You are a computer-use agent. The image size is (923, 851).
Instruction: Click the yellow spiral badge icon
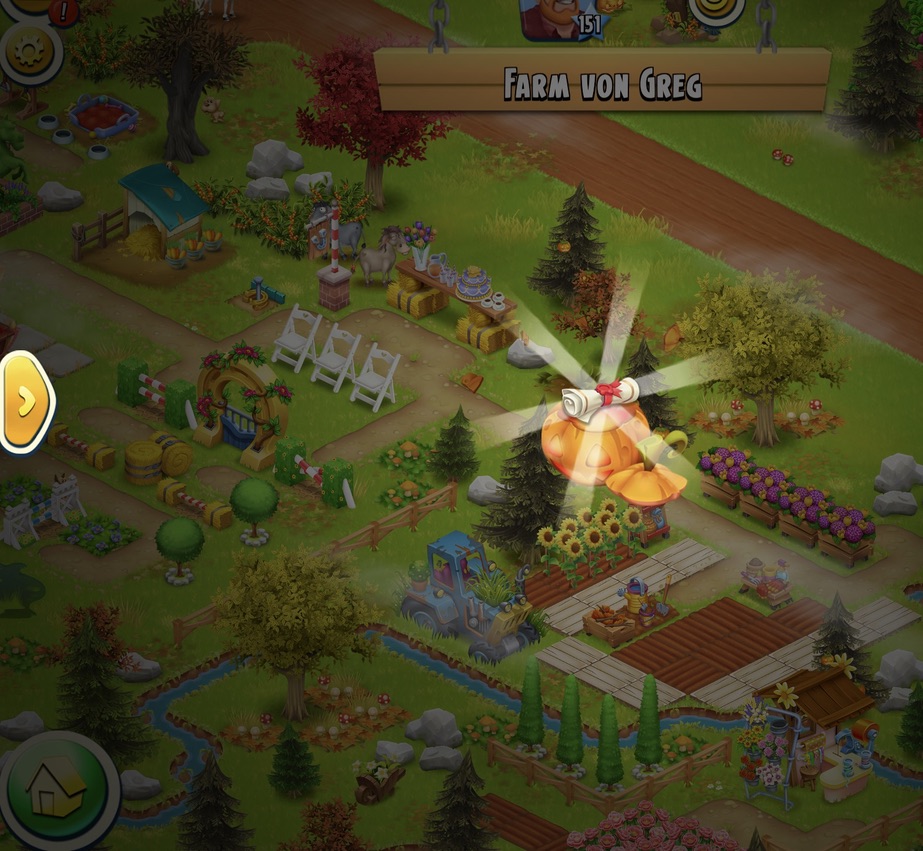tap(716, 10)
